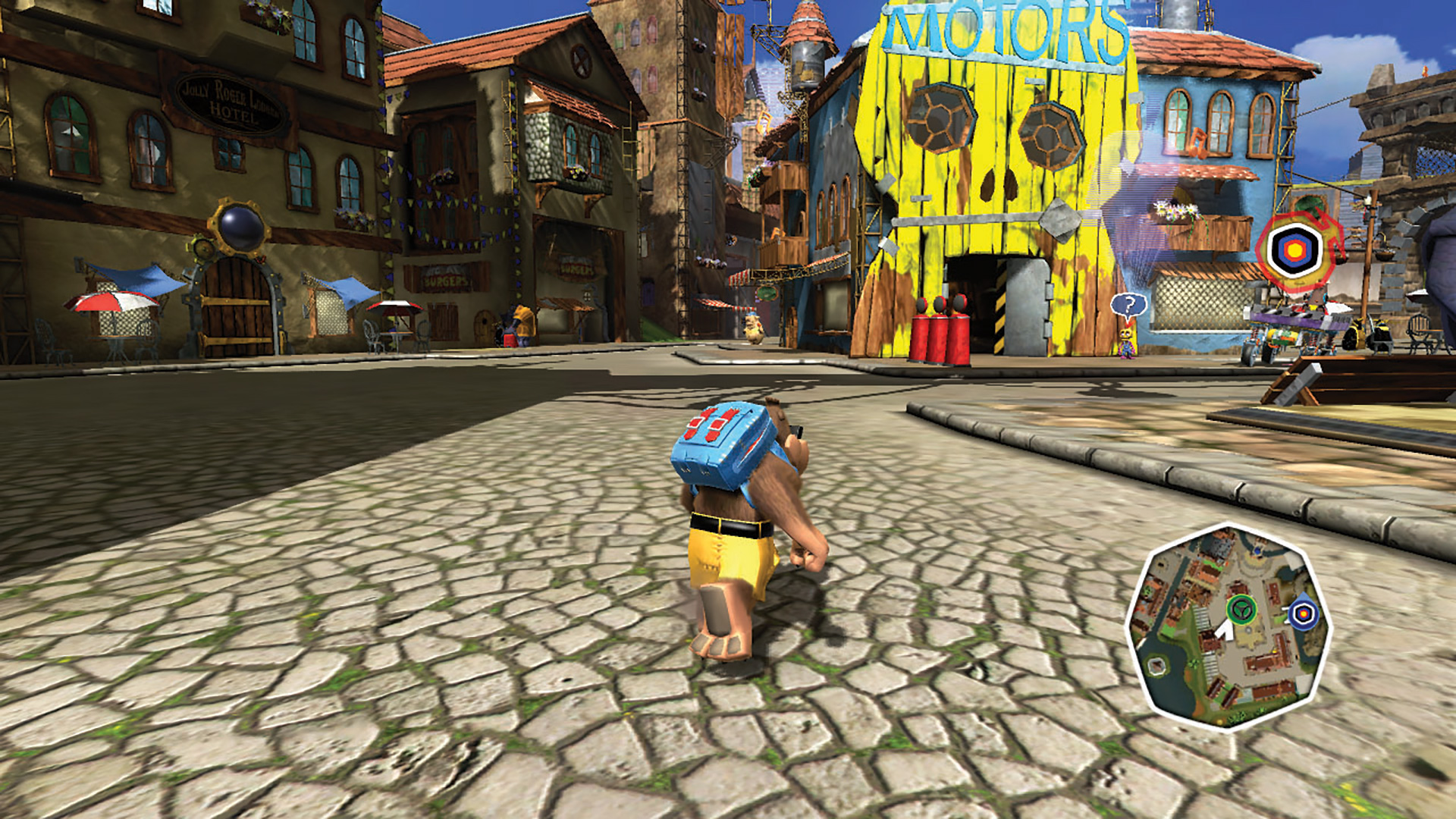Select the blue question mark speech bubble

[1128, 306]
